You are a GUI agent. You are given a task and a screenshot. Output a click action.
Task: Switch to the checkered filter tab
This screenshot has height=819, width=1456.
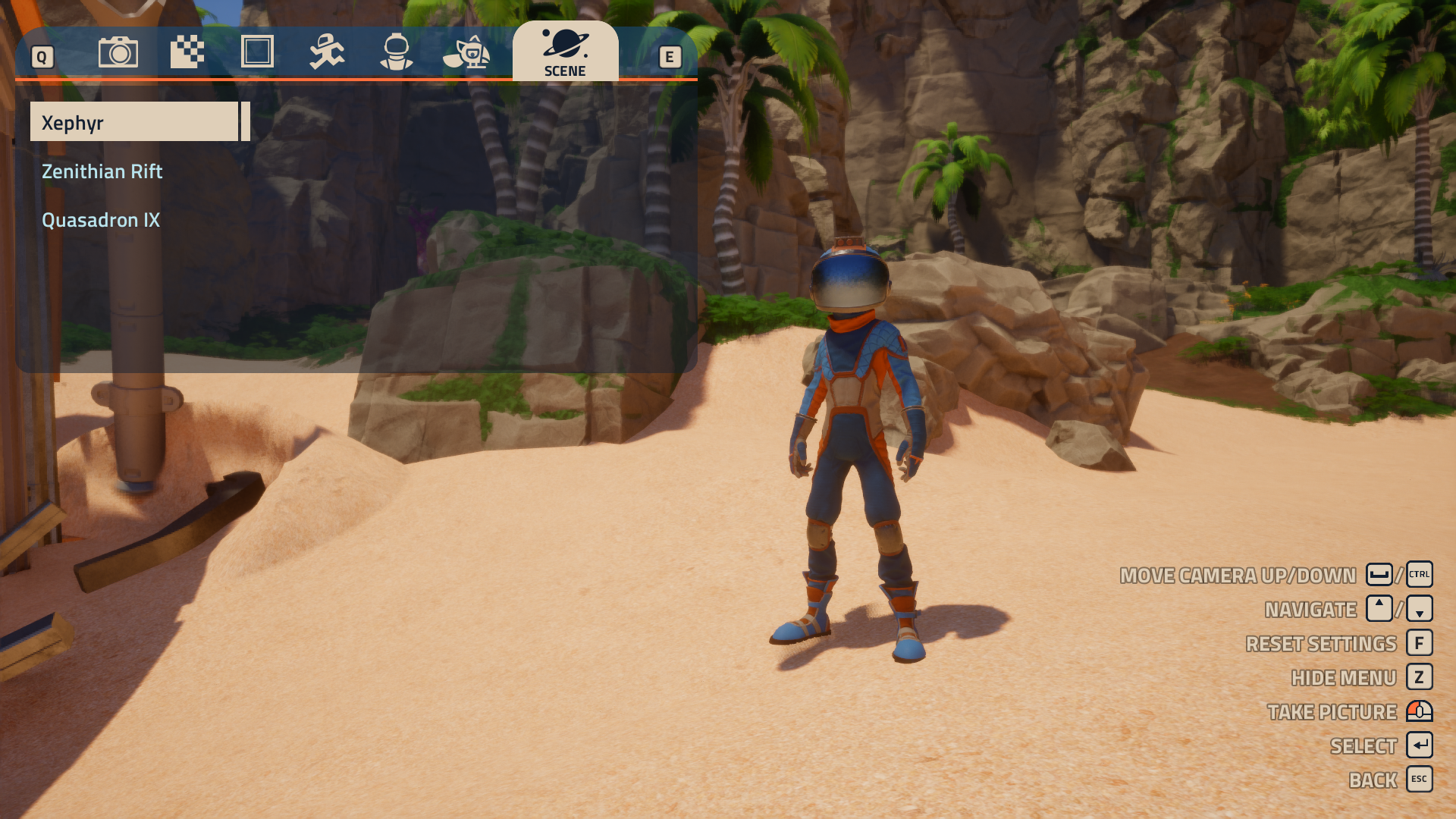[187, 52]
